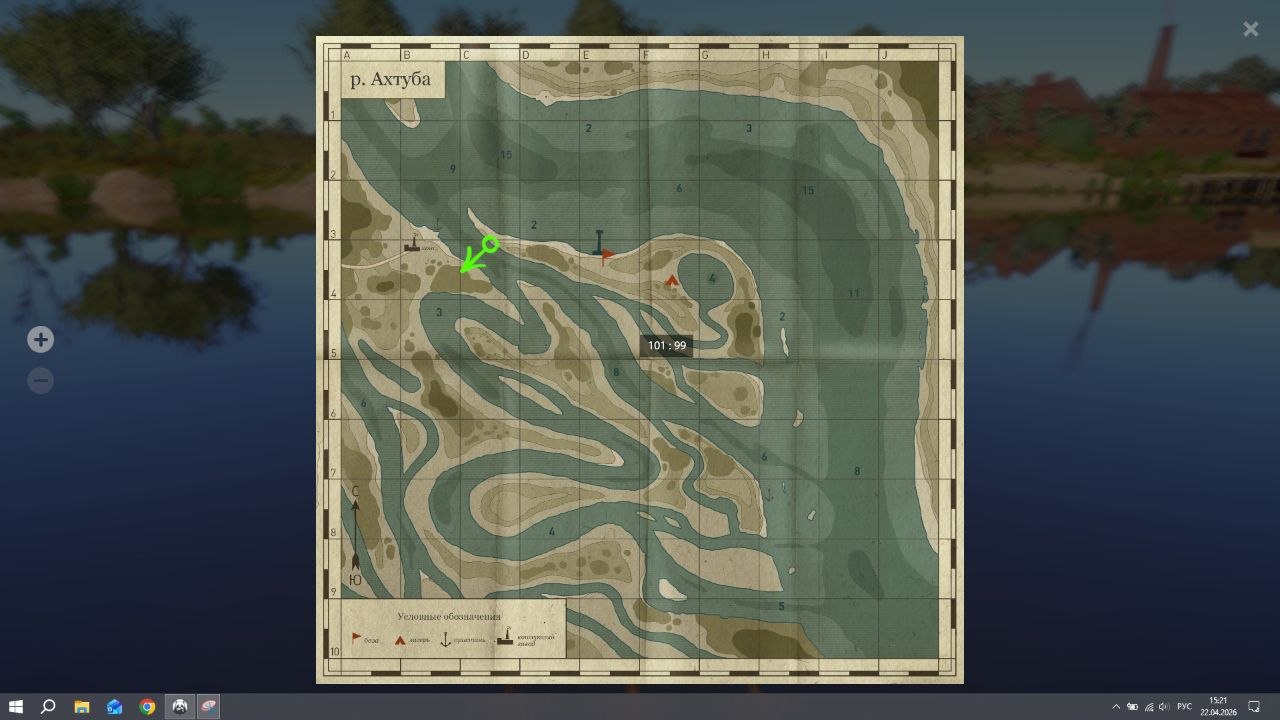Click the stable building icon in square B3

[412, 245]
